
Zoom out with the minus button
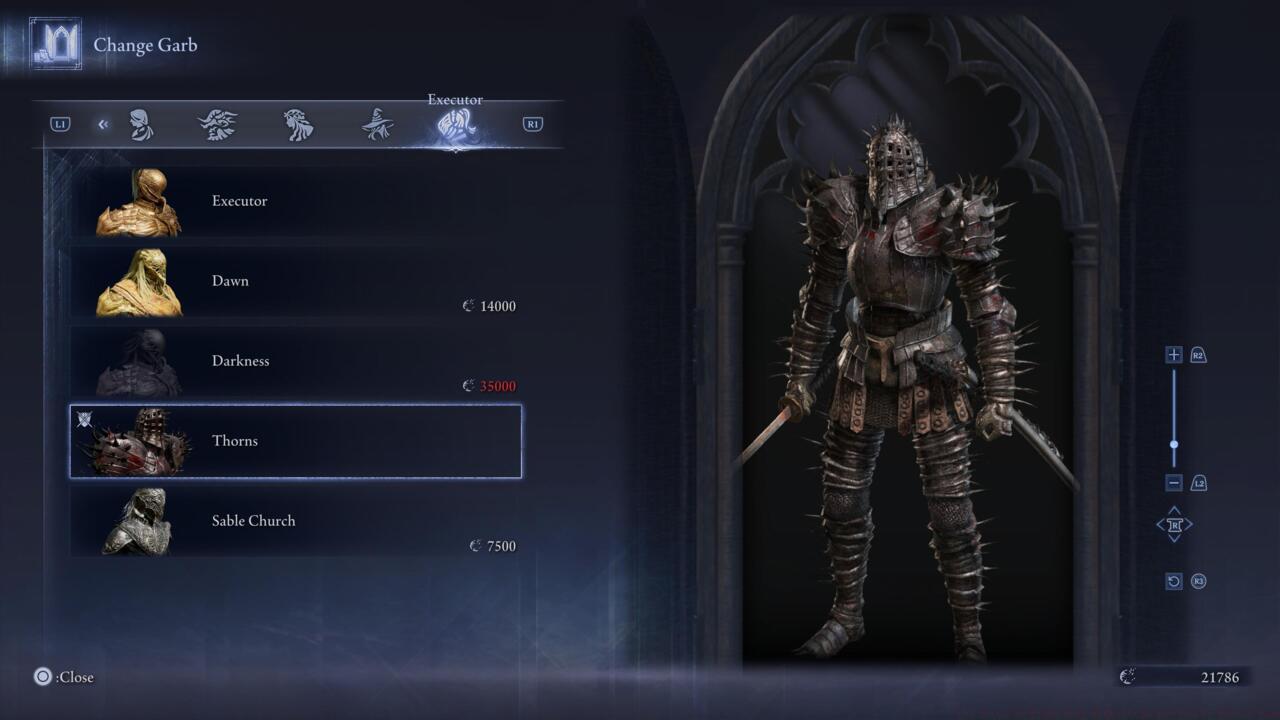1174,483
